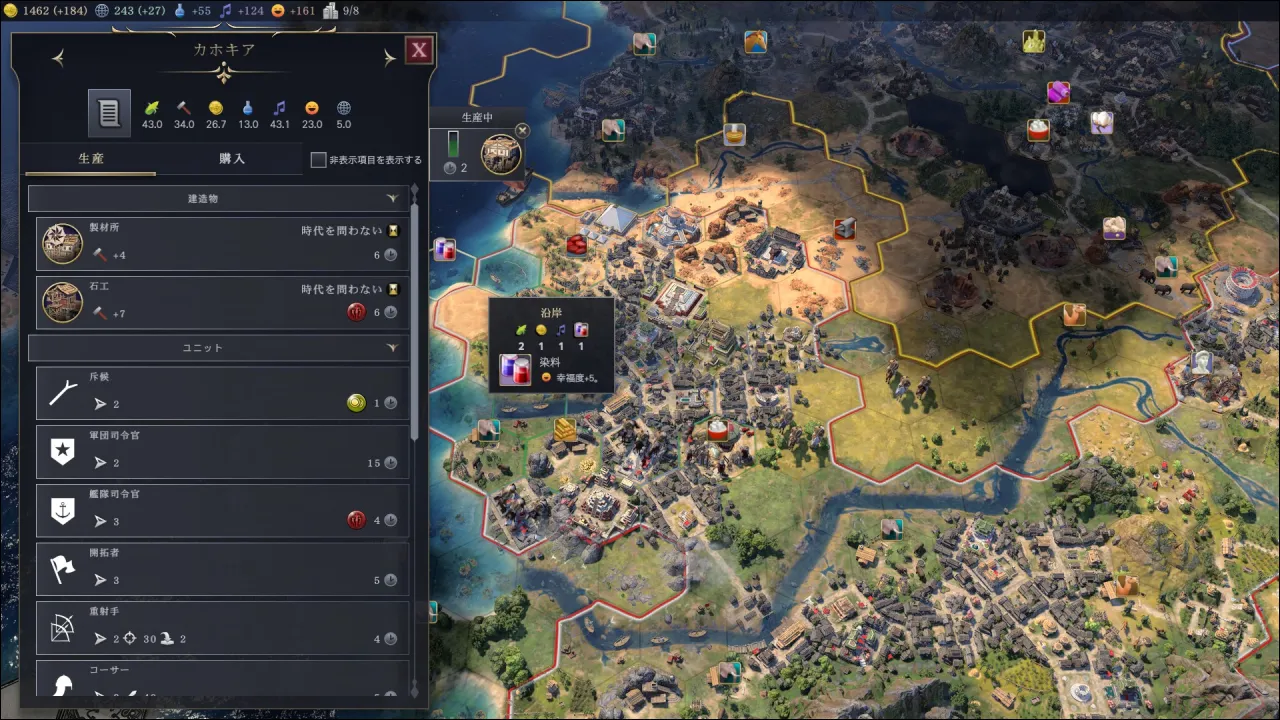The image size is (1280, 720).
Task: Choose the 開拓者 unit to produce
Action: pyautogui.click(x=222, y=569)
